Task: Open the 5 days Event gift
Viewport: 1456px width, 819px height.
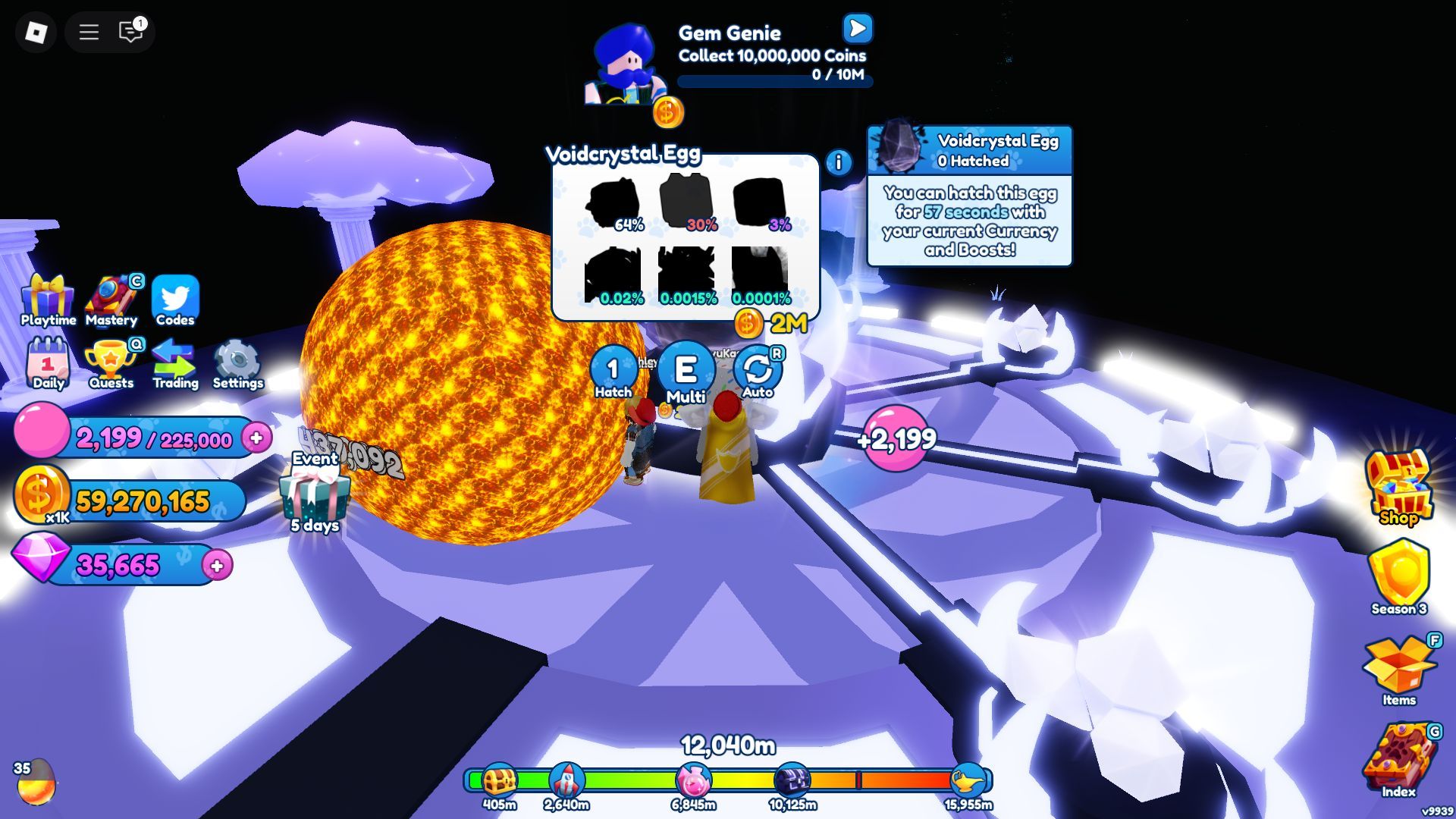Action: click(315, 494)
